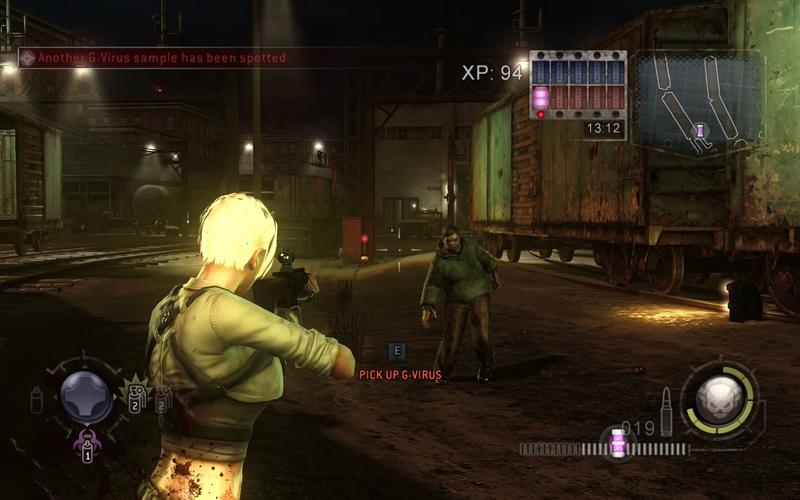The width and height of the screenshot is (800, 500).
Task: Select the glowing pink sample slot
Action: [x=541, y=97]
